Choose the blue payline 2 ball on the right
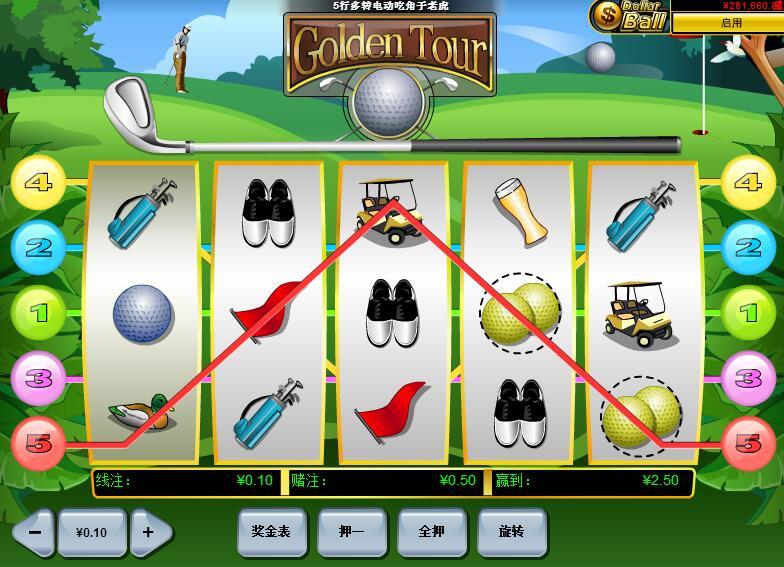The height and width of the screenshot is (567, 784). (x=748, y=247)
